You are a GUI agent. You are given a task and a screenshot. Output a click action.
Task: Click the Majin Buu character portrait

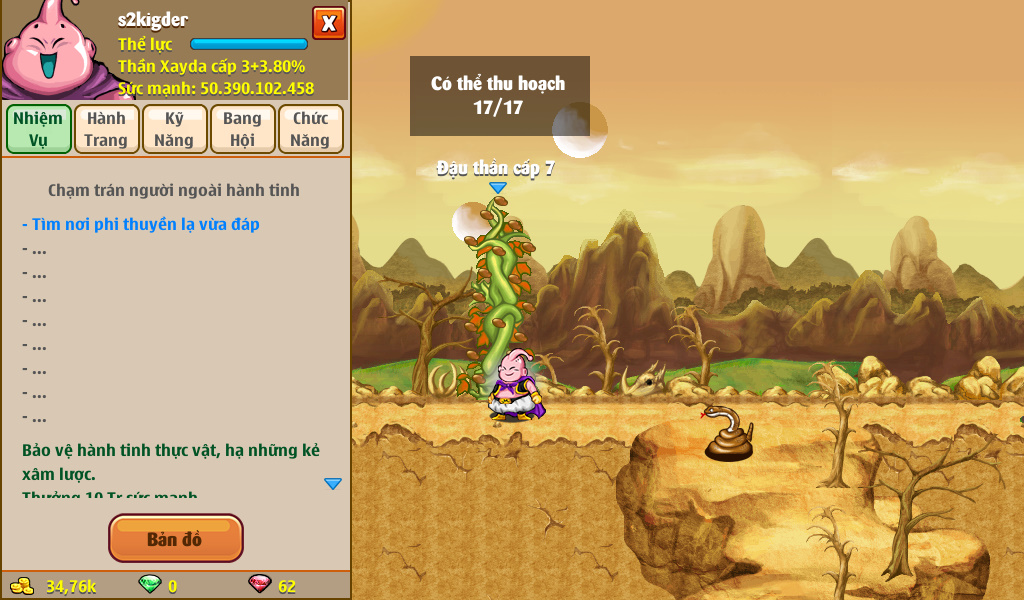pyautogui.click(x=50, y=50)
